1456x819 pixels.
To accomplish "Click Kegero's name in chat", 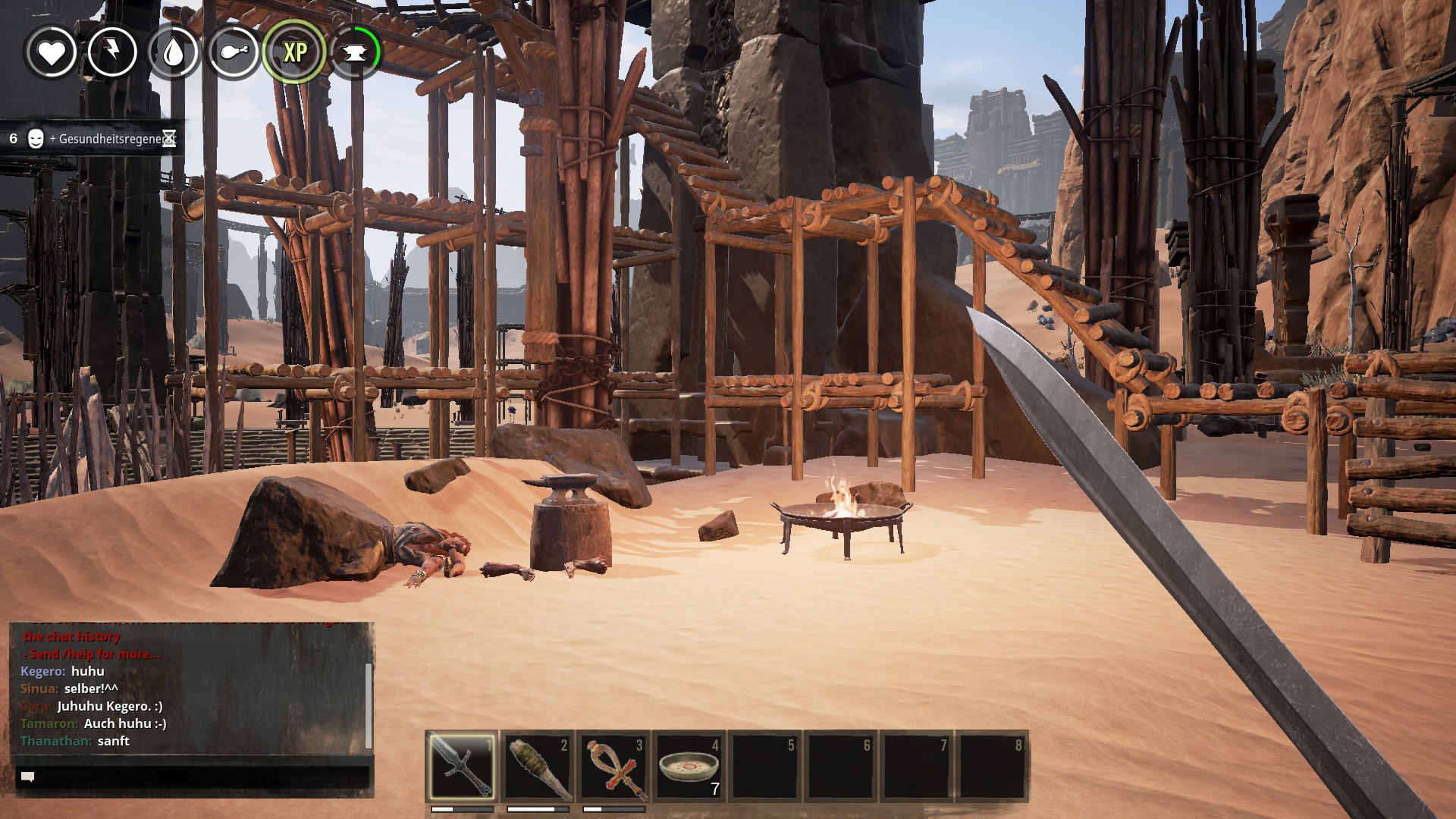I will [x=42, y=671].
